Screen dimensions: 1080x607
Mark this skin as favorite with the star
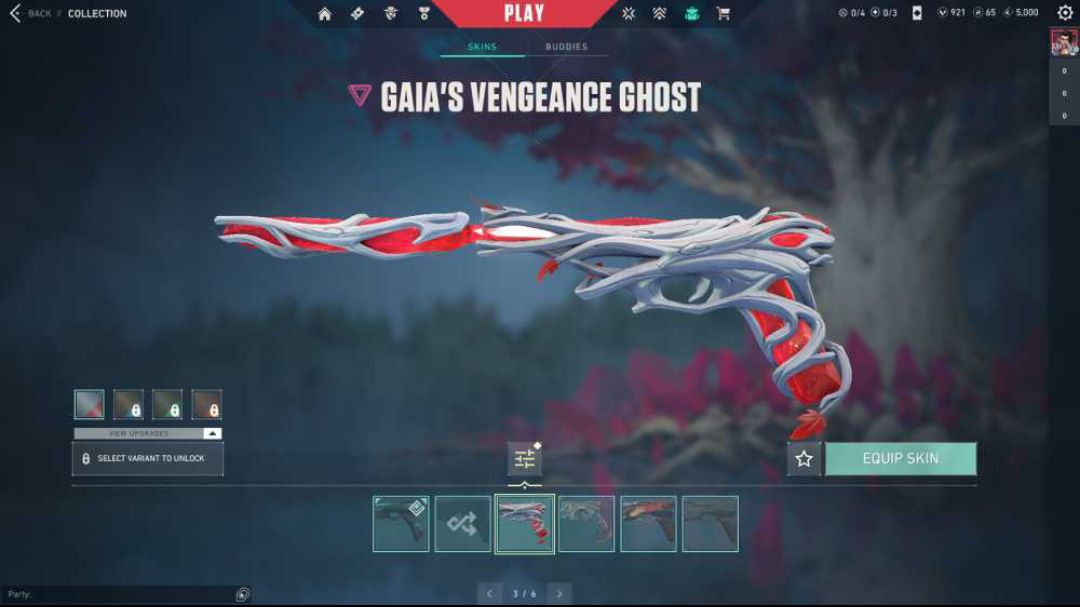point(804,459)
